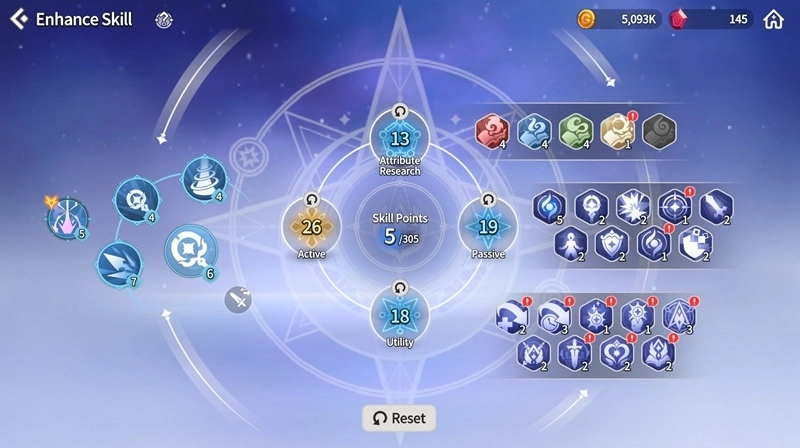Viewport: 800px width, 448px height.
Task: Pick the tornado active skill level 4
Action: (204, 179)
